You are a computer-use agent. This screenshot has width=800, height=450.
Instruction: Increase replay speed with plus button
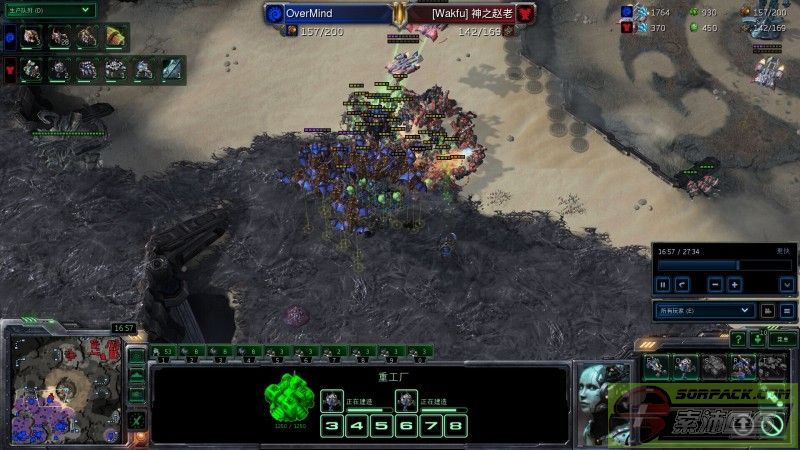(x=735, y=284)
